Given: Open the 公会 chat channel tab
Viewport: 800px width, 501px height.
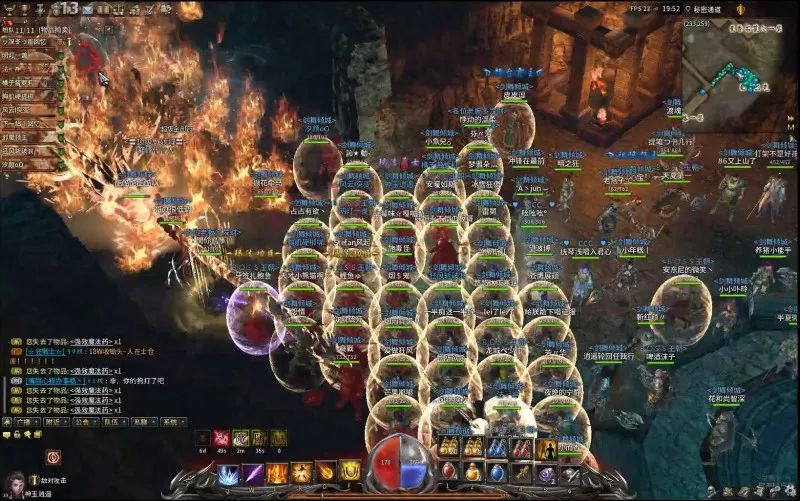Looking at the screenshot, I should (x=81, y=422).
